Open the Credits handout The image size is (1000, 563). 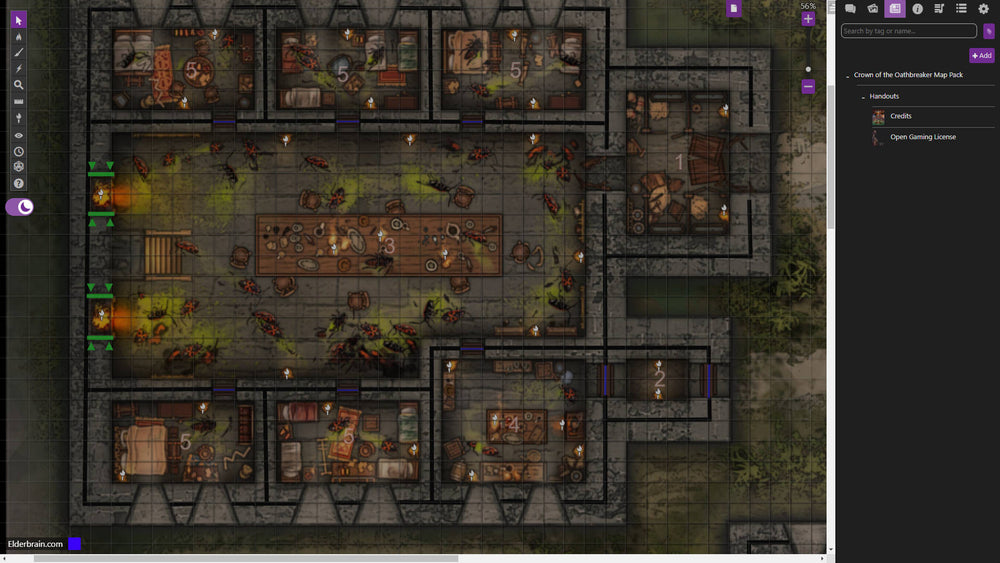point(900,116)
